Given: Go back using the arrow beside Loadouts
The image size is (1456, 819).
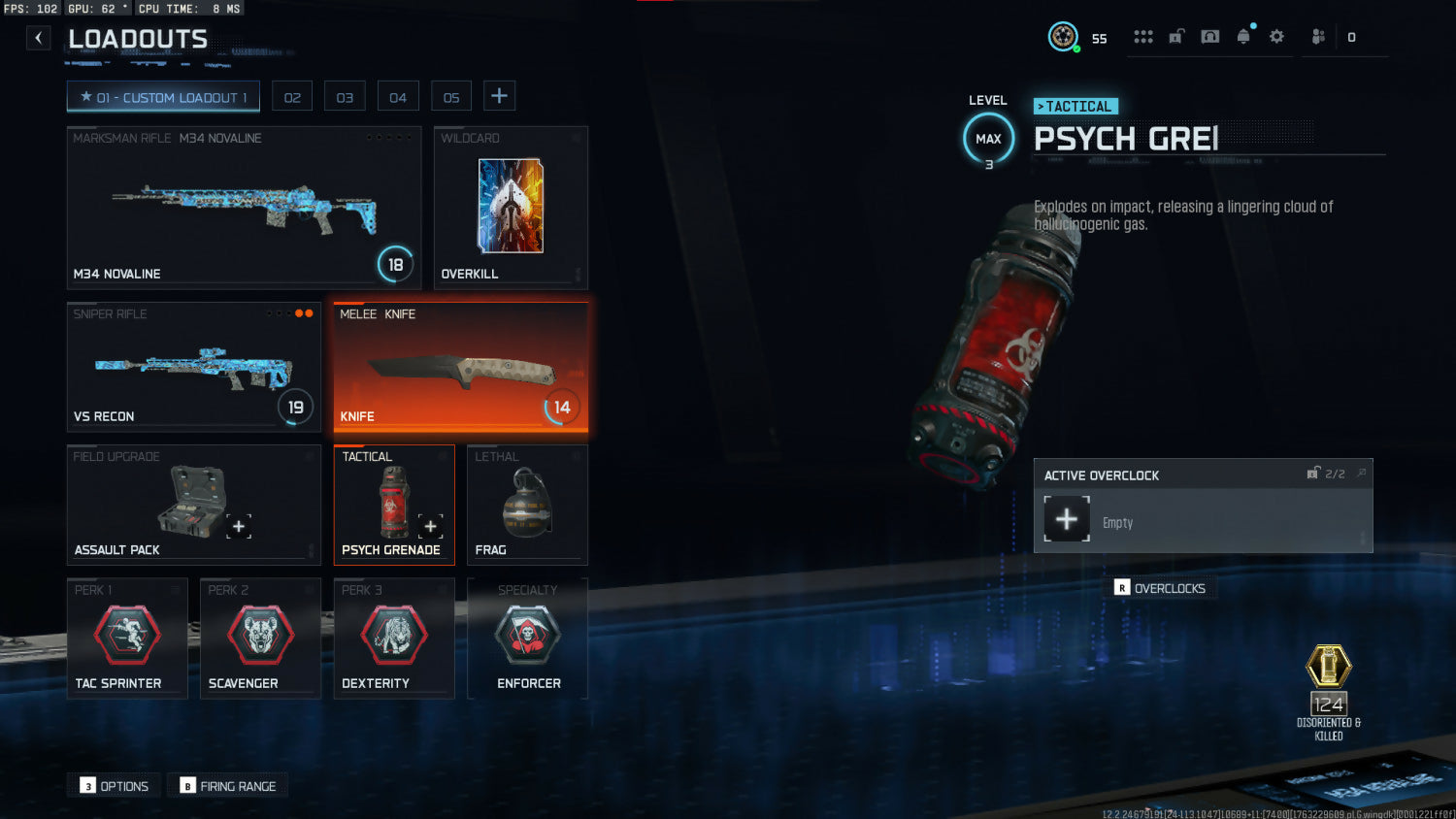Looking at the screenshot, I should 38,39.
